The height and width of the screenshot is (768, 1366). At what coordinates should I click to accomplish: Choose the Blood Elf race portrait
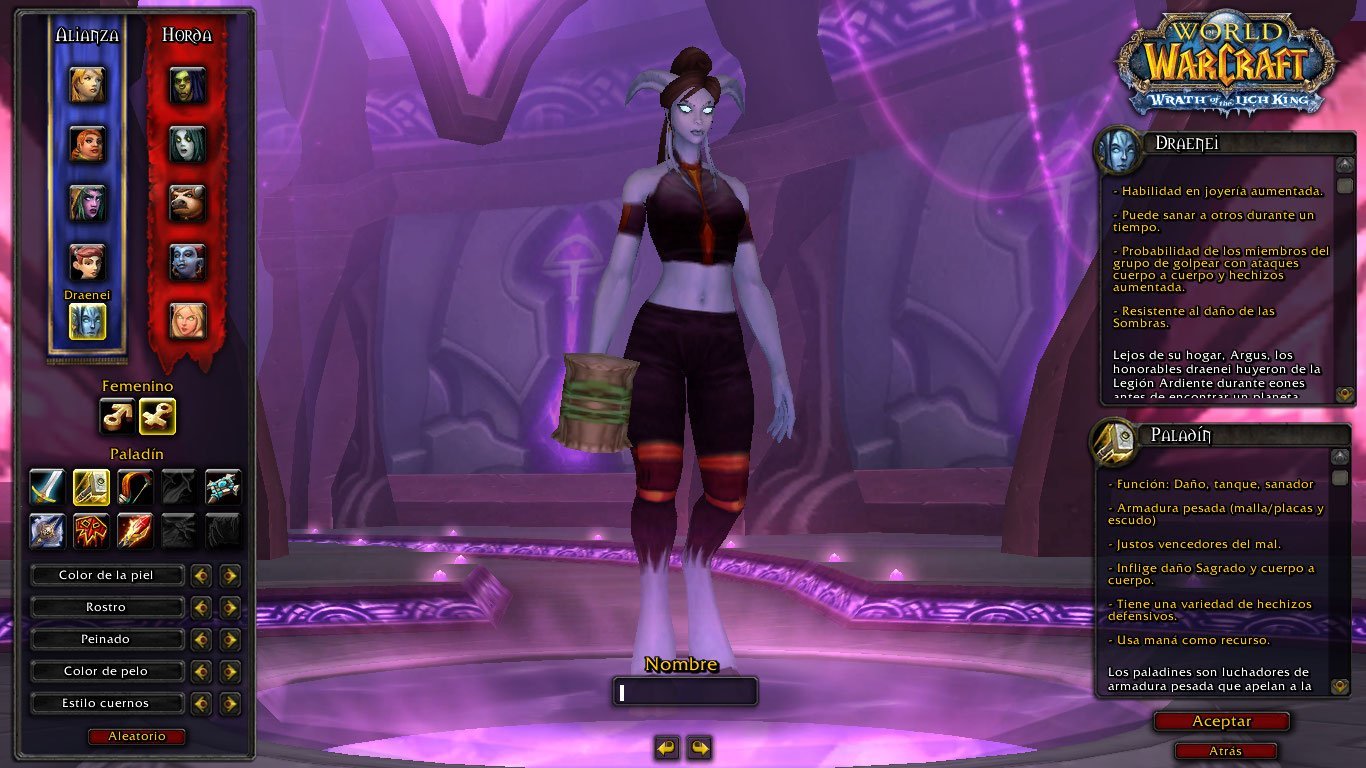click(x=187, y=320)
